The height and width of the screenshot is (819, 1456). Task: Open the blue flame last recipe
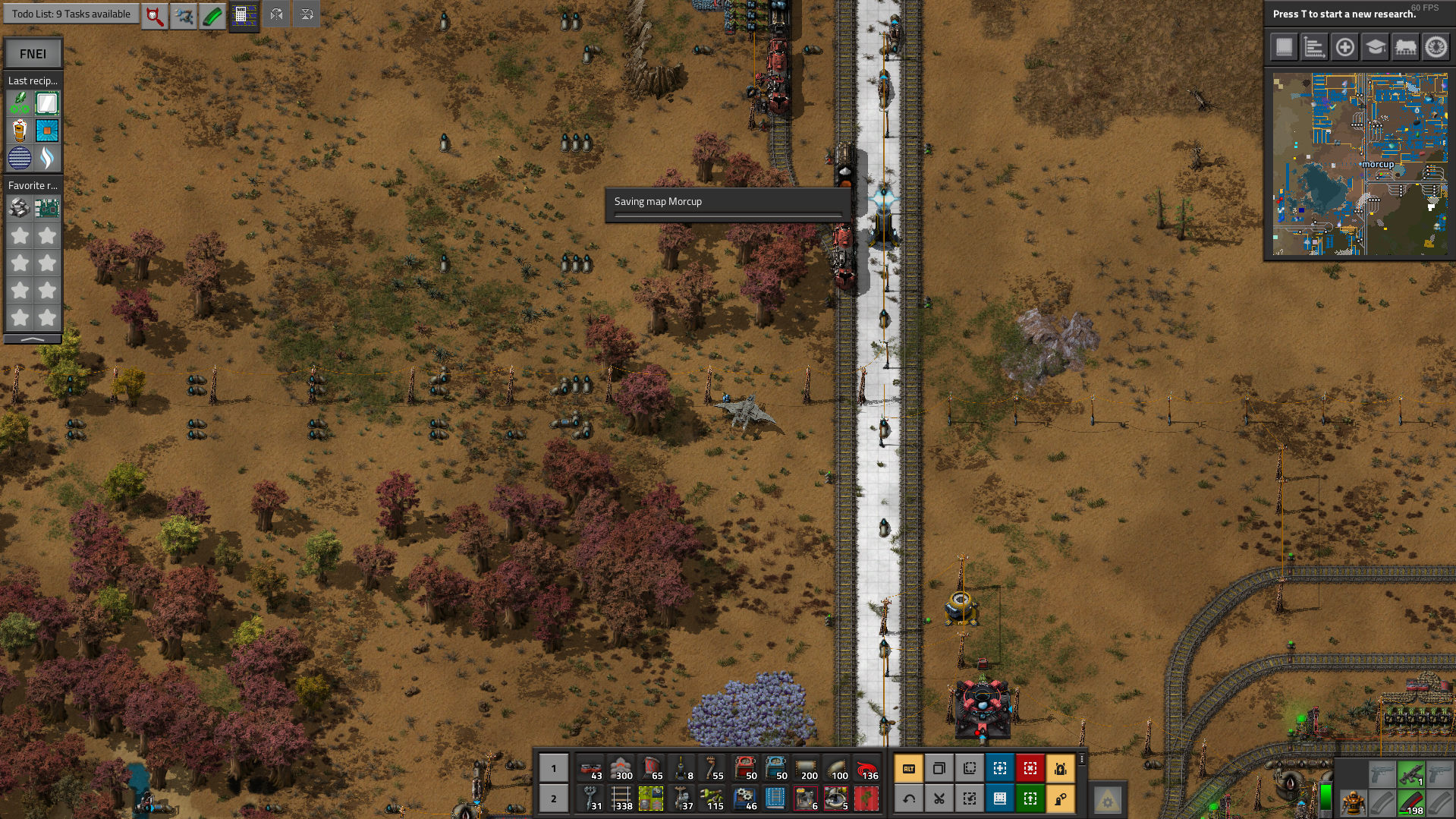coord(47,158)
